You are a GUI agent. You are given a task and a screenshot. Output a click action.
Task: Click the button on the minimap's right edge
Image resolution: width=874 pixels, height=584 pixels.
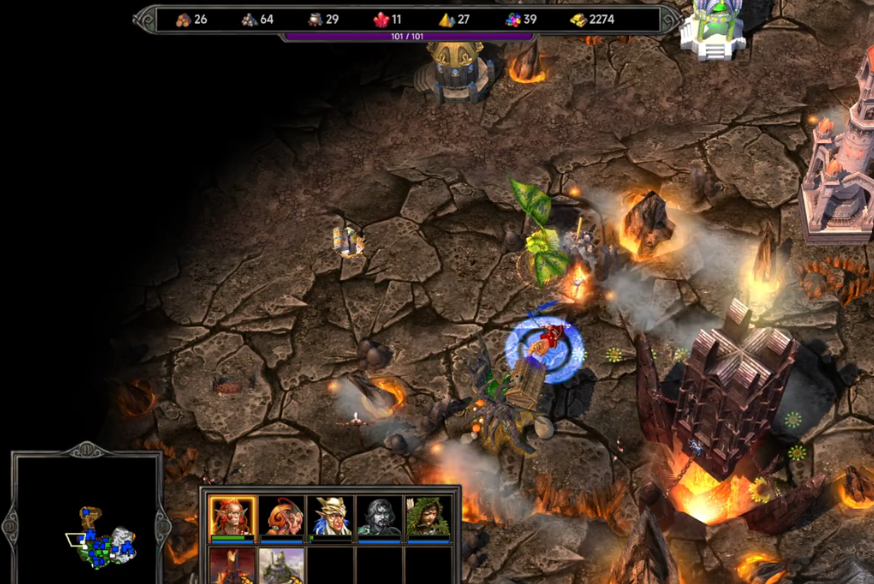(x=162, y=522)
